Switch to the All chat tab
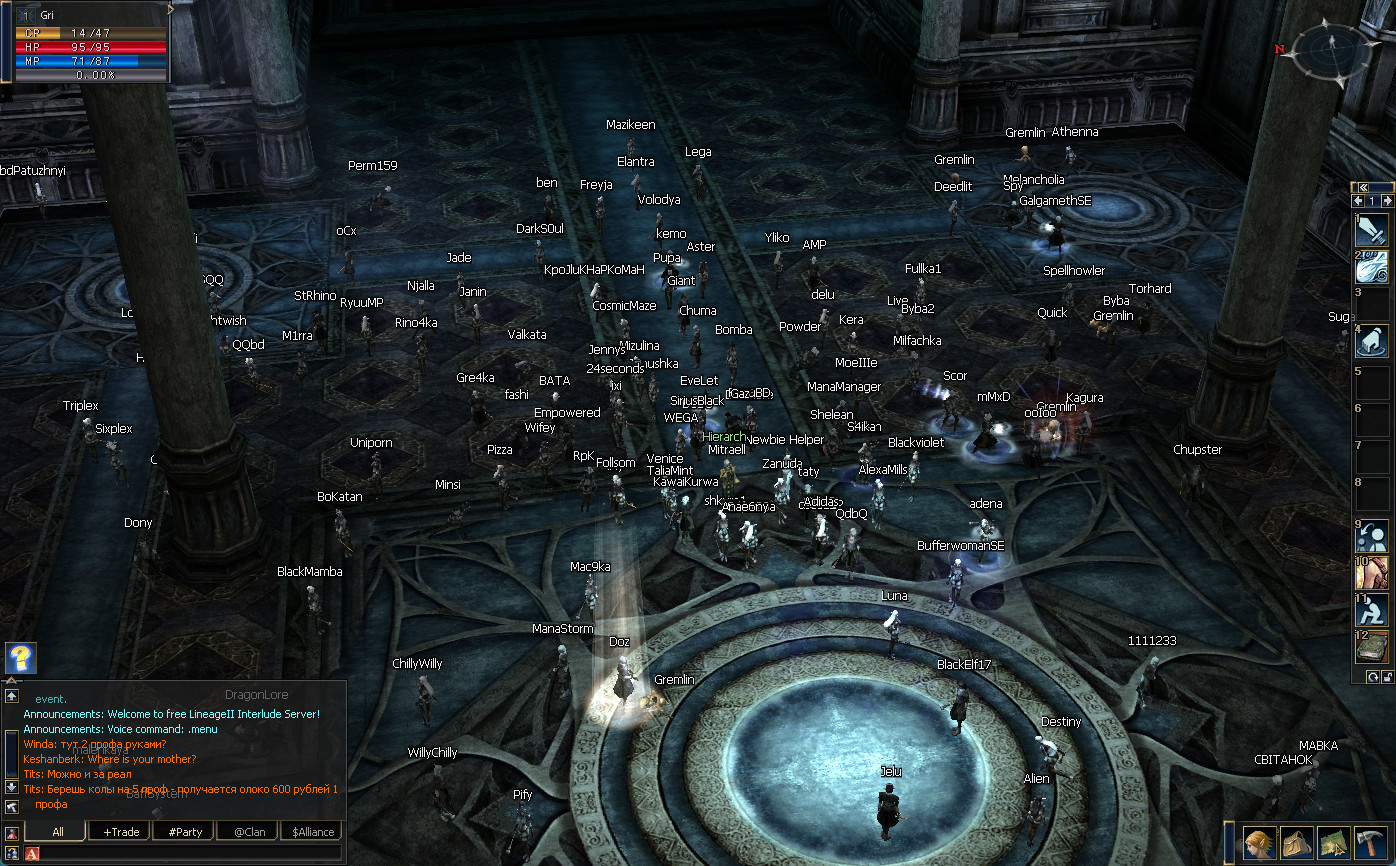The height and width of the screenshot is (866, 1396). click(58, 831)
